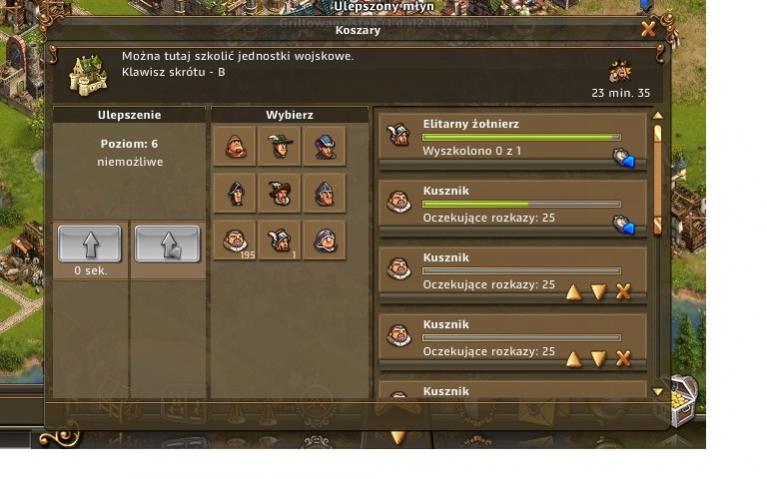Click the blue speed-up icon on Elitarny żołnierz
This screenshot has width=767, height=479.
click(x=623, y=157)
